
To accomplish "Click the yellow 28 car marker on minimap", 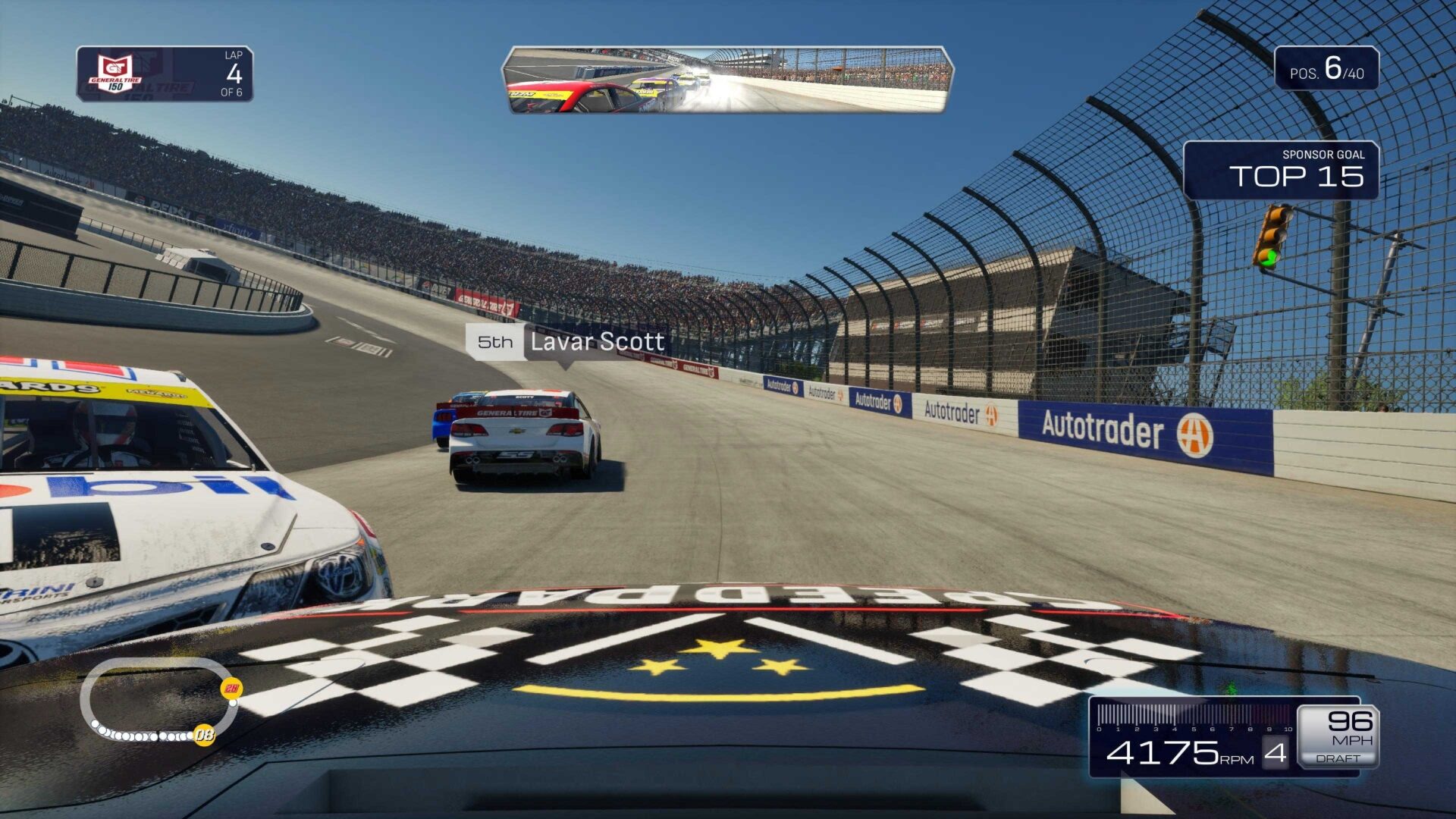I will point(231,689).
